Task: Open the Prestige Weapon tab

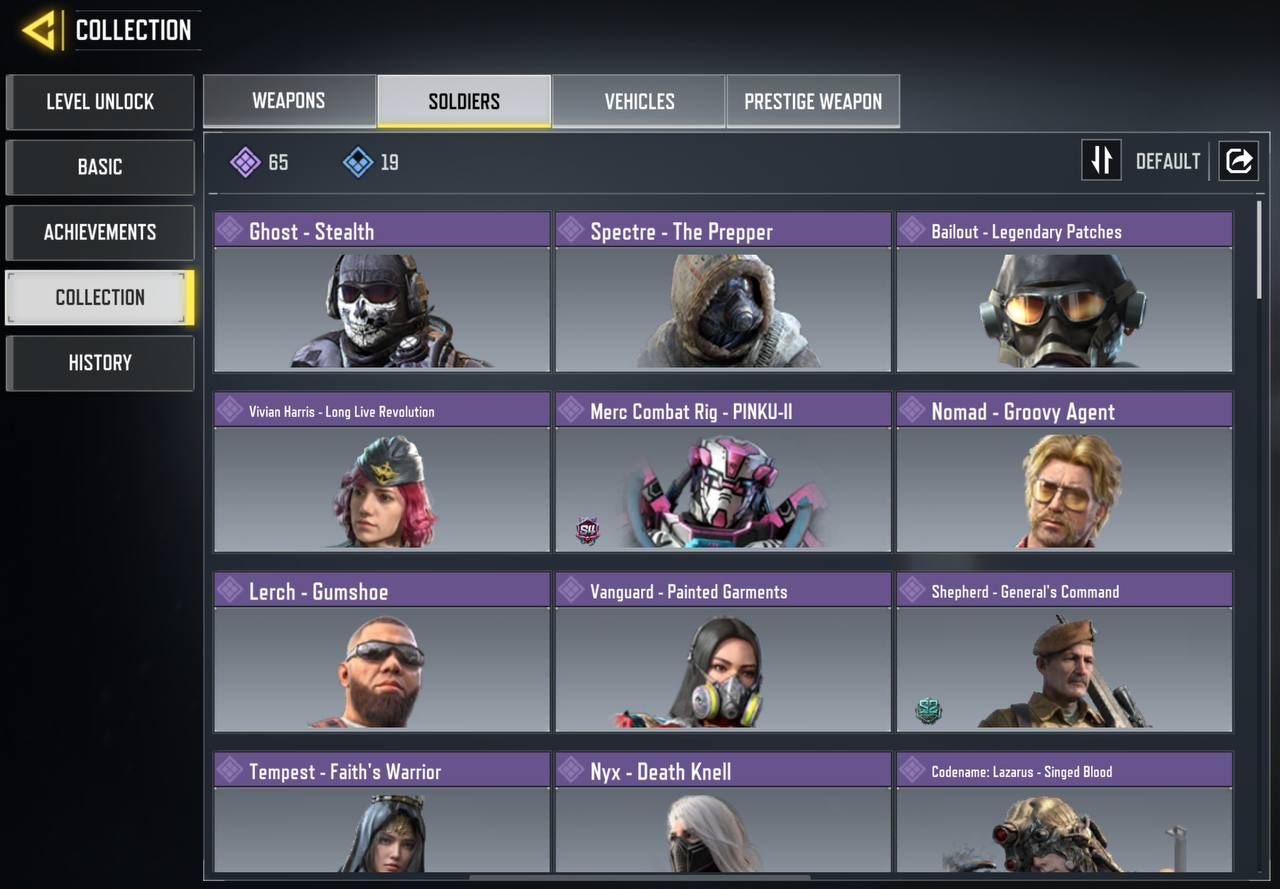Action: 813,101
